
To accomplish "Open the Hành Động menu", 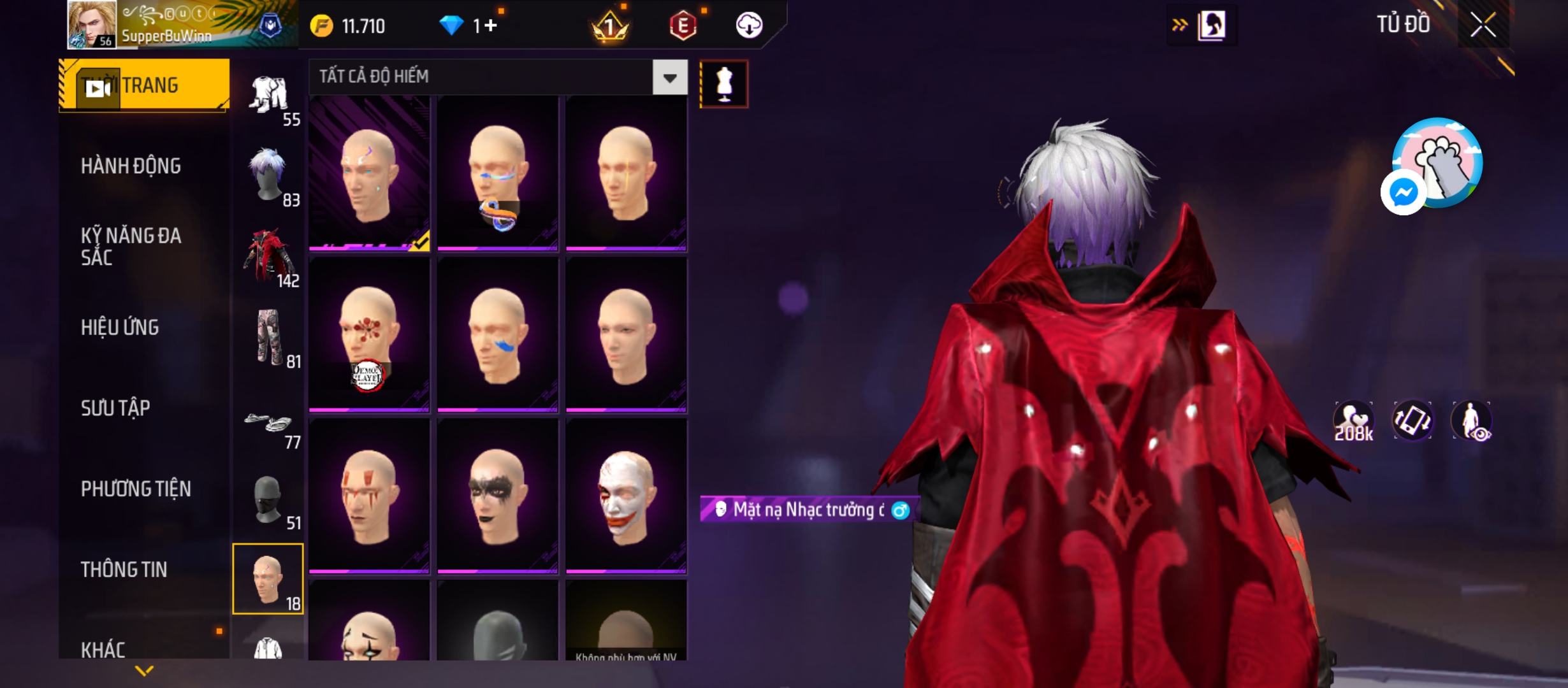I will pos(131,166).
